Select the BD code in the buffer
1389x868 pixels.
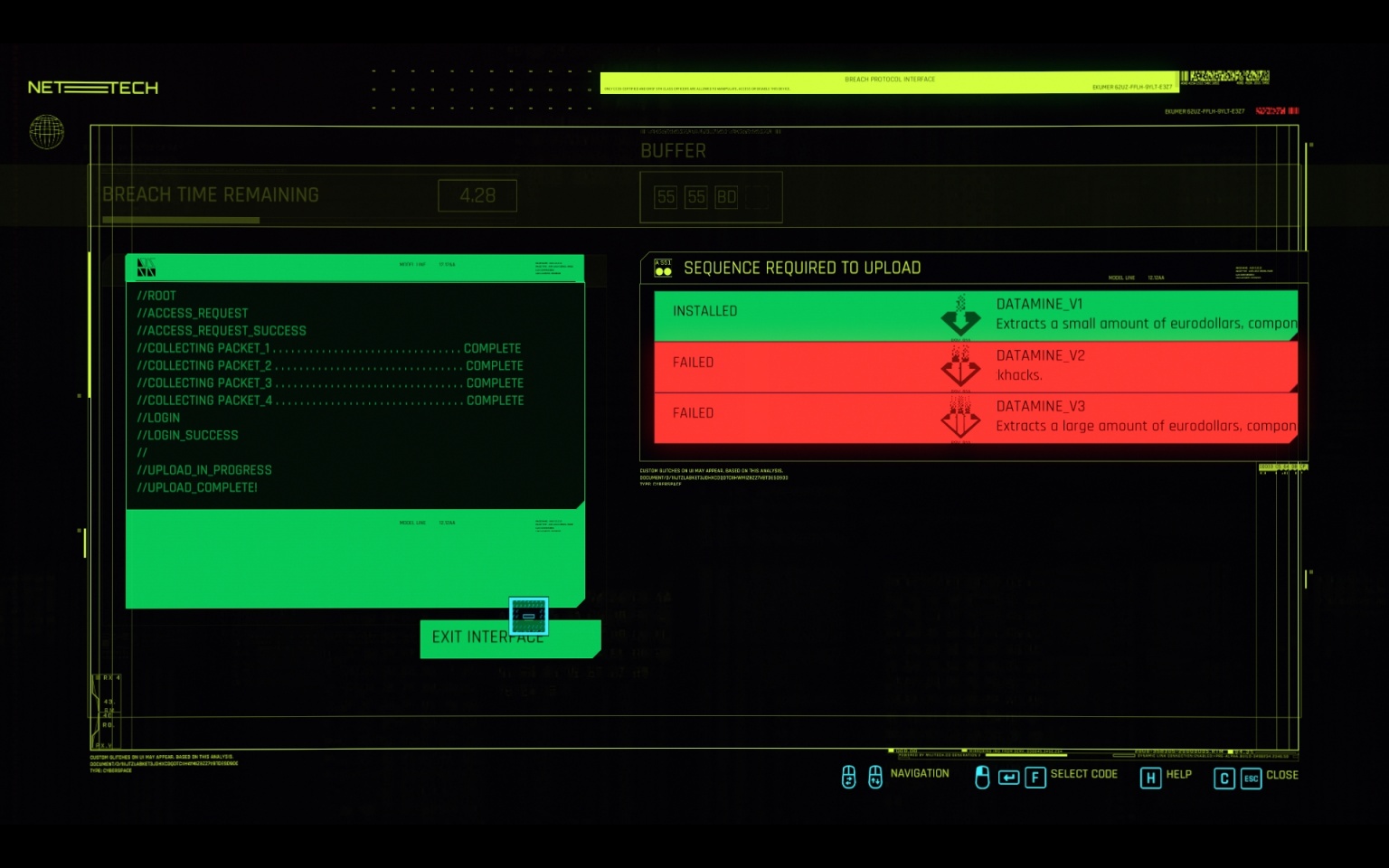pos(729,196)
